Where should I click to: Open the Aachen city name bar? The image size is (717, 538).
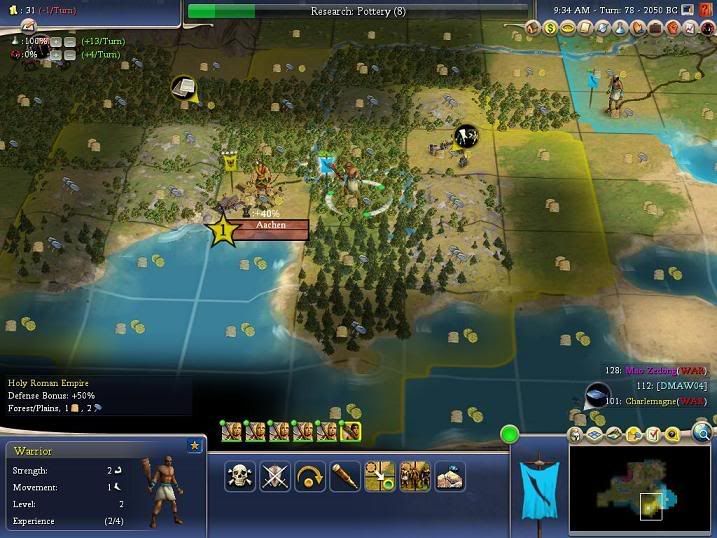click(x=270, y=226)
